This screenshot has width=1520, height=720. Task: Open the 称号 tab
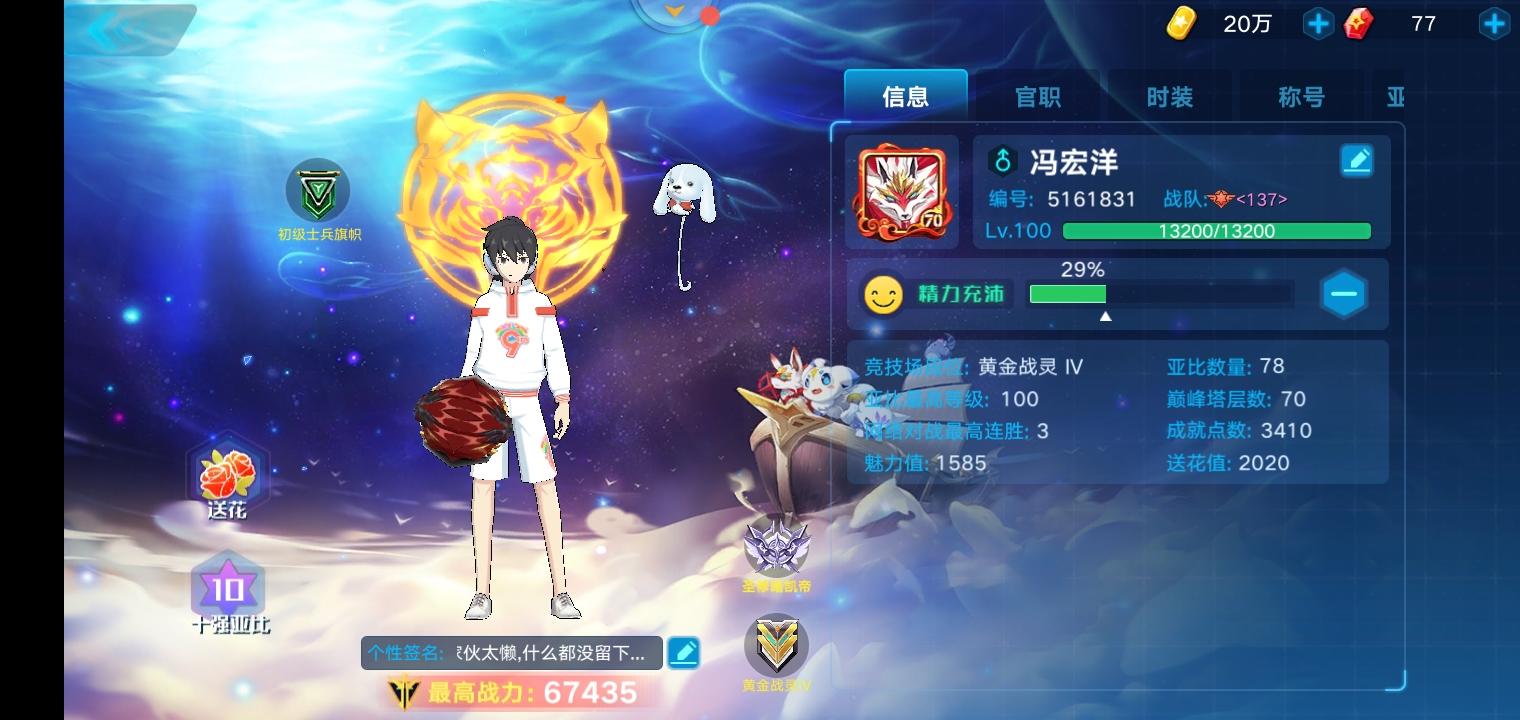tap(1301, 96)
